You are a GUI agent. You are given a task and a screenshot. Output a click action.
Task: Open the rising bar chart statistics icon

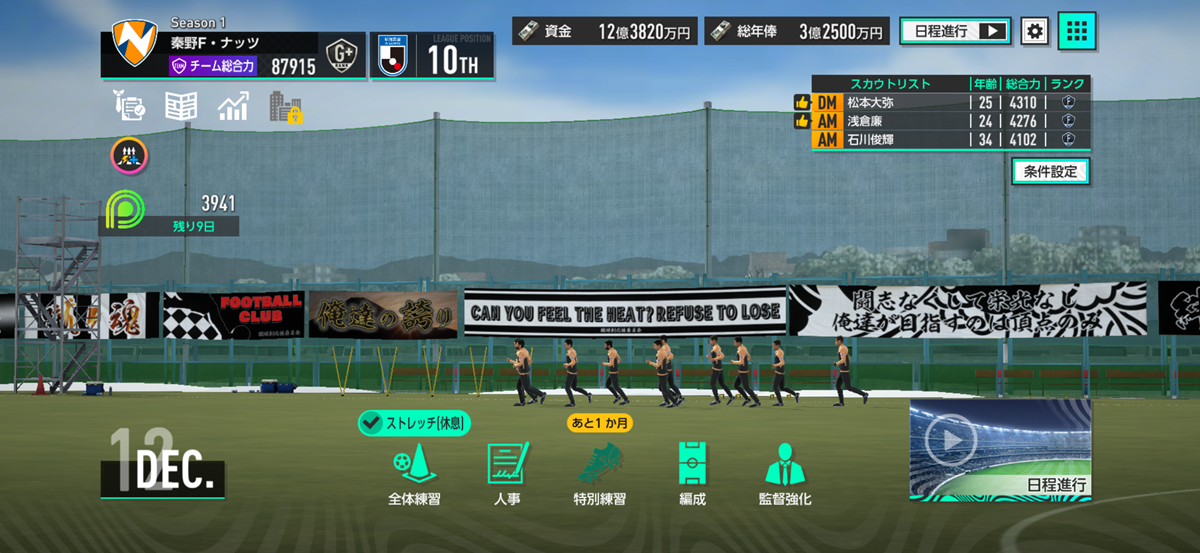[x=233, y=106]
